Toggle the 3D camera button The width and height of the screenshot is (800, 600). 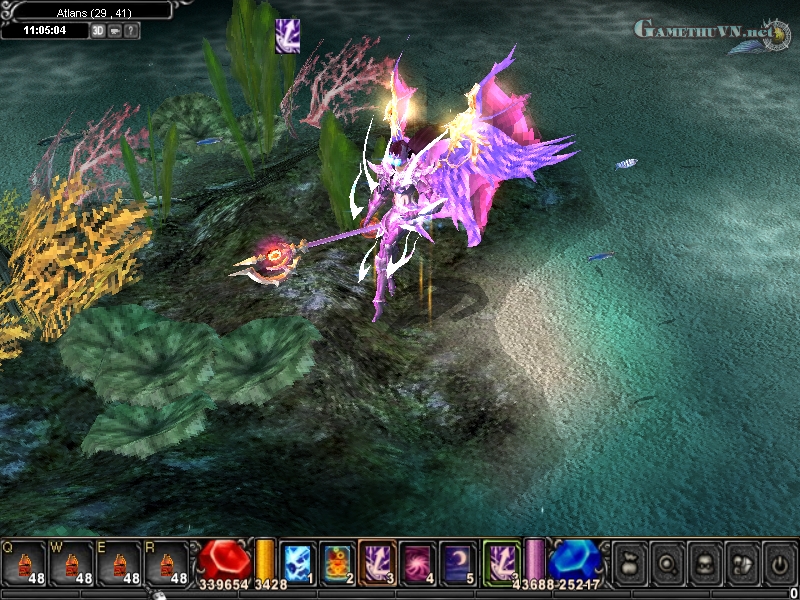(98, 30)
